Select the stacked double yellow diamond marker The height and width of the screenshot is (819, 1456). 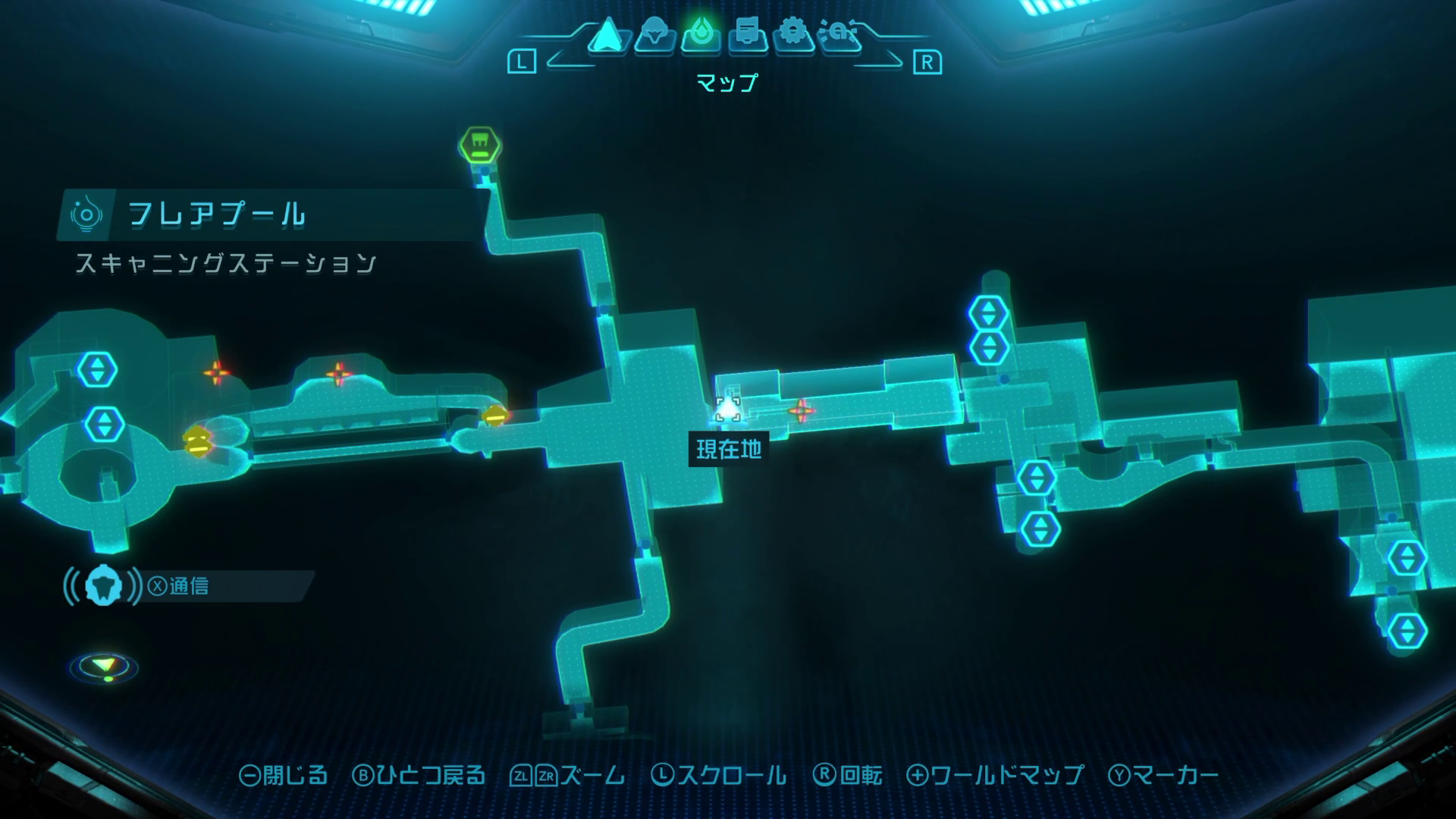[x=197, y=441]
